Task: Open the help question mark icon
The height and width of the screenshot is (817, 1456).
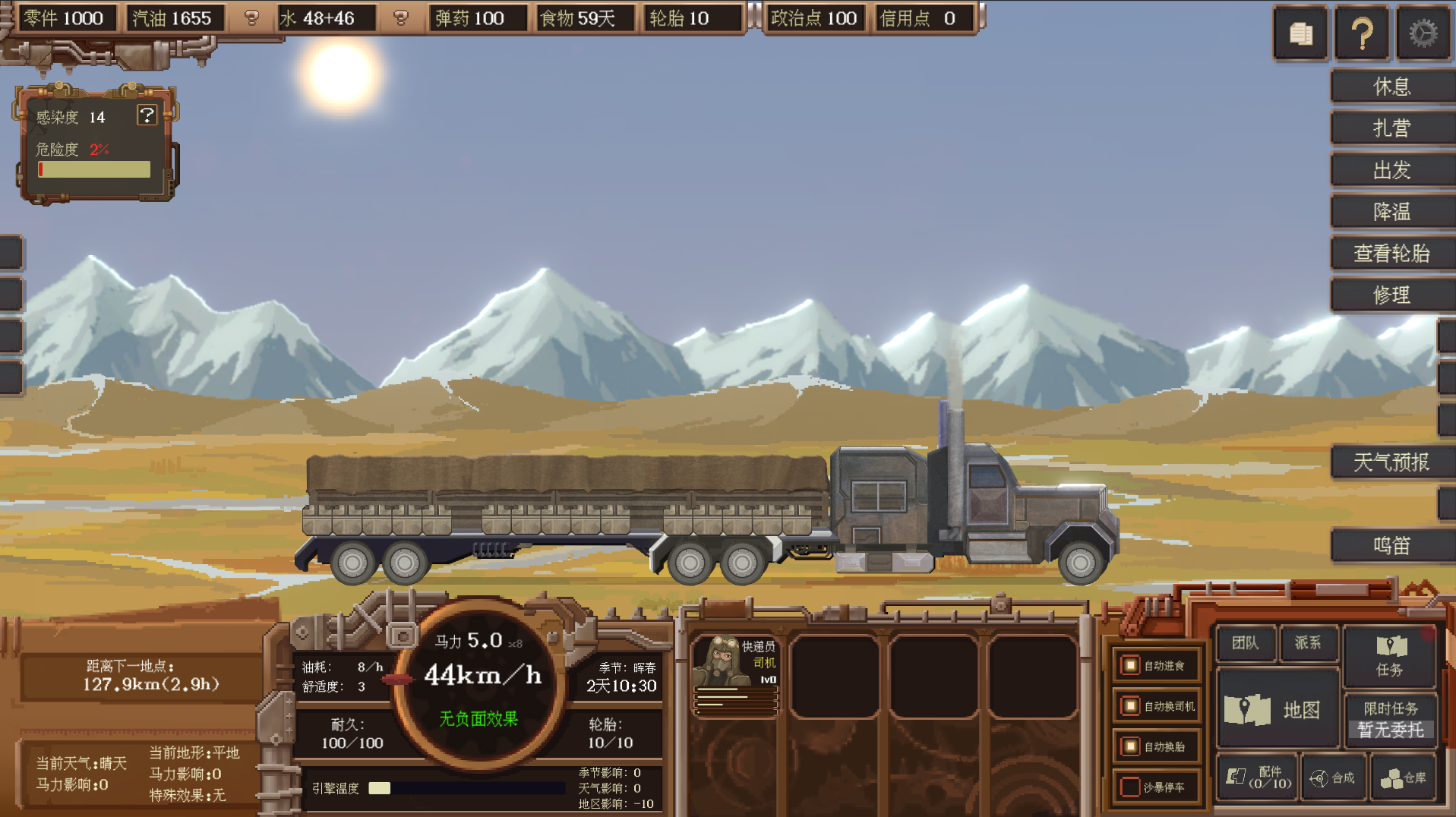Action: 1361,32
